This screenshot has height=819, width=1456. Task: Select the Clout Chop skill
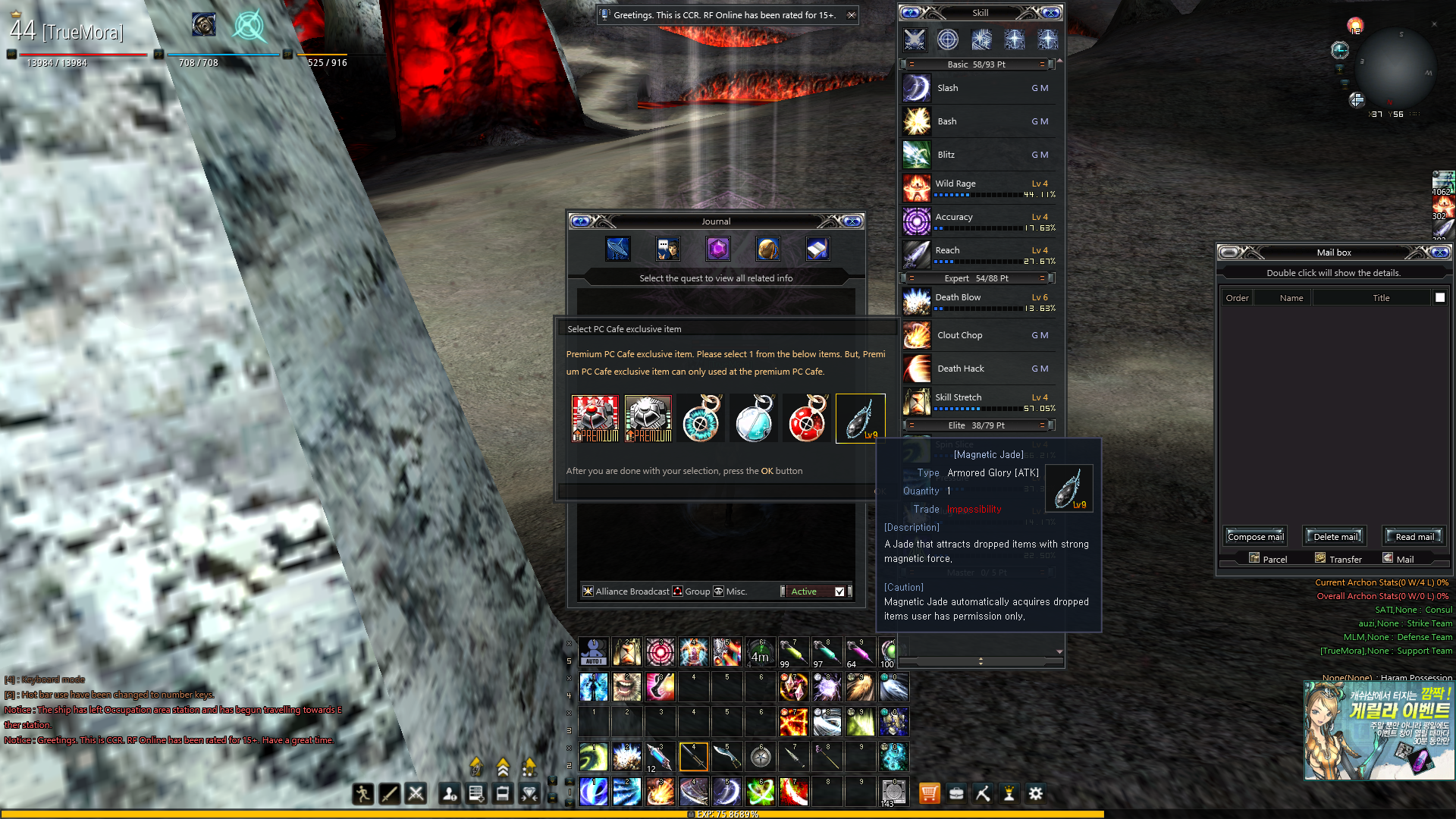(978, 335)
